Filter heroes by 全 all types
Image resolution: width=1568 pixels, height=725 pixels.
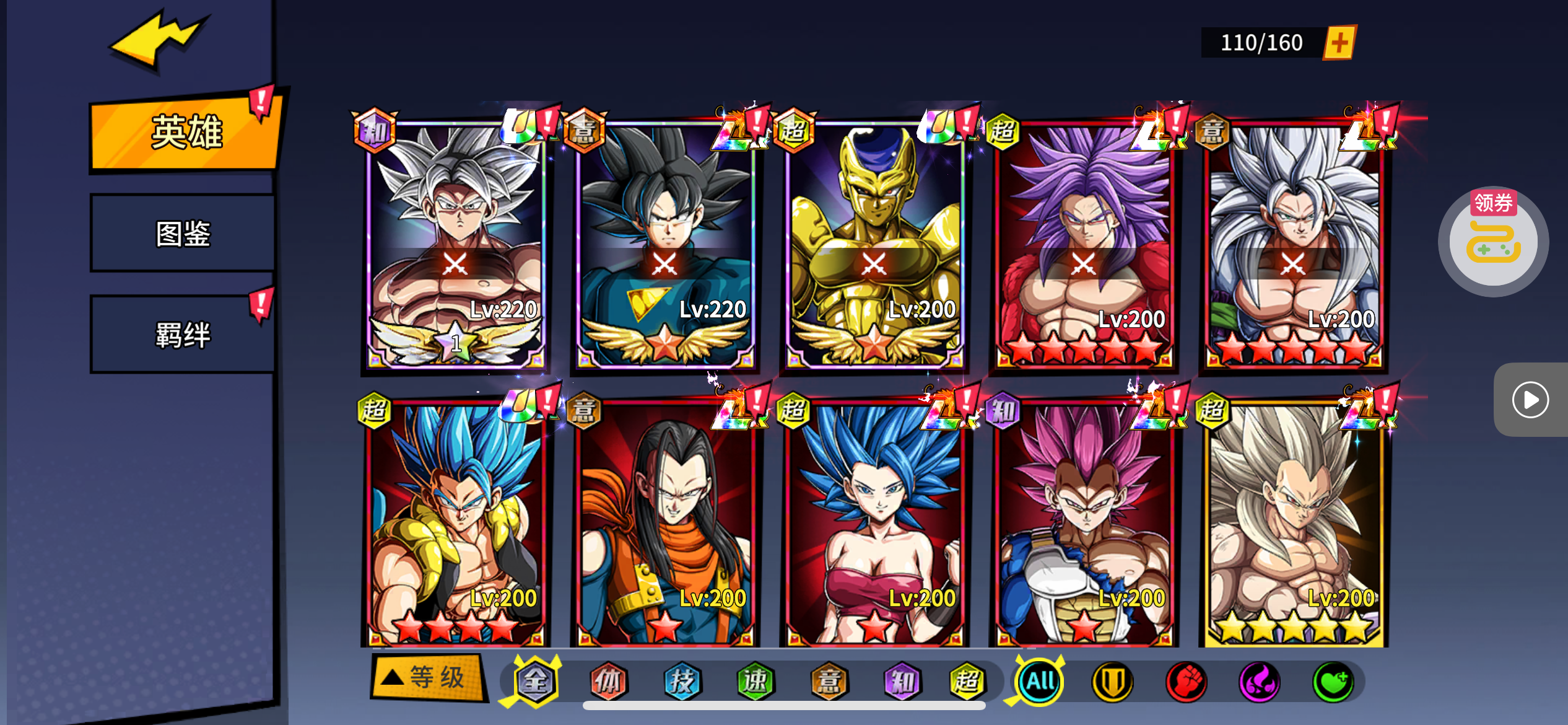click(536, 682)
